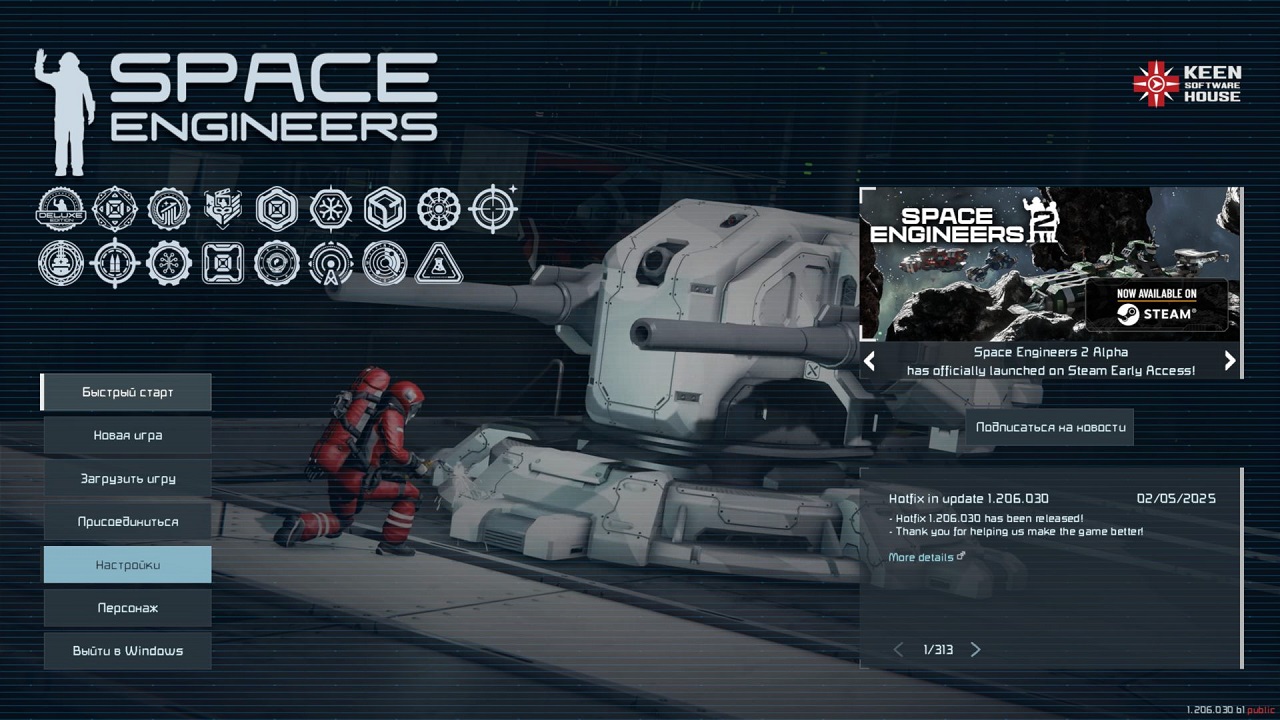Click the Deluxe Edition DLC badge
The height and width of the screenshot is (720, 1280).
[x=61, y=209]
